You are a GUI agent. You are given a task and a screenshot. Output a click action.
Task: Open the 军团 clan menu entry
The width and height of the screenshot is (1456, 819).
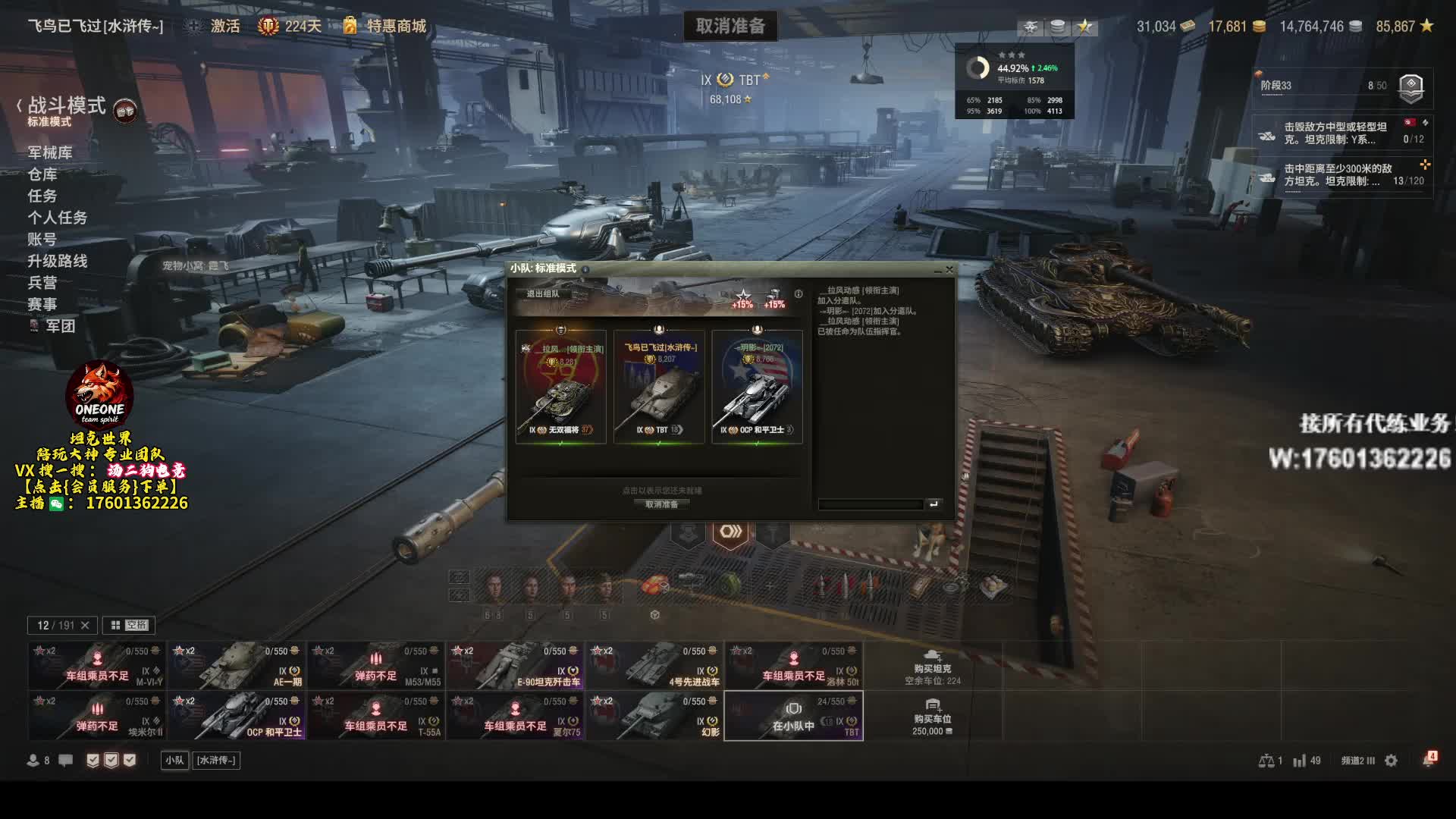(x=60, y=326)
